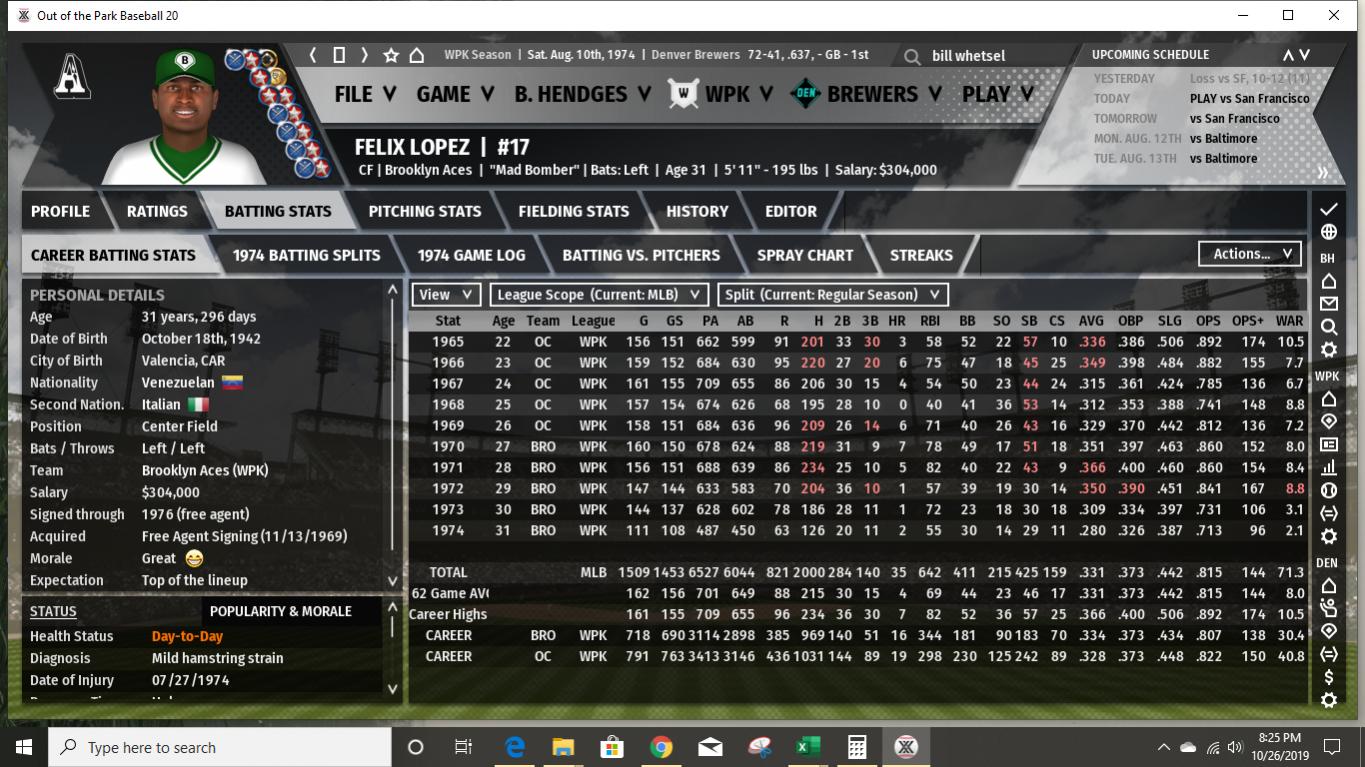
Task: Click the Personal Details panel scrollbar
Action: click(x=390, y=430)
